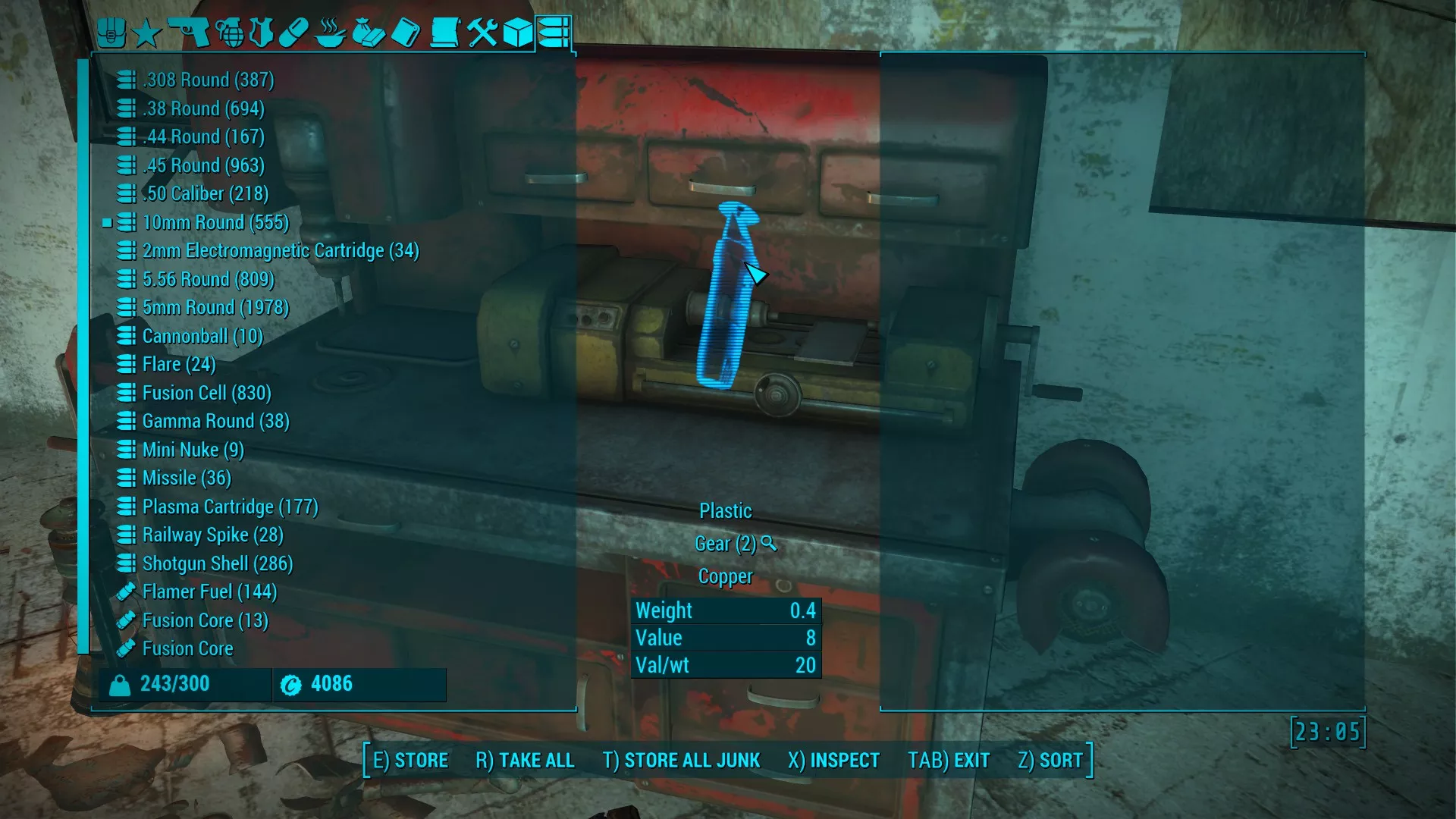Show the pistol weapons category
The height and width of the screenshot is (819, 1456).
[x=188, y=33]
